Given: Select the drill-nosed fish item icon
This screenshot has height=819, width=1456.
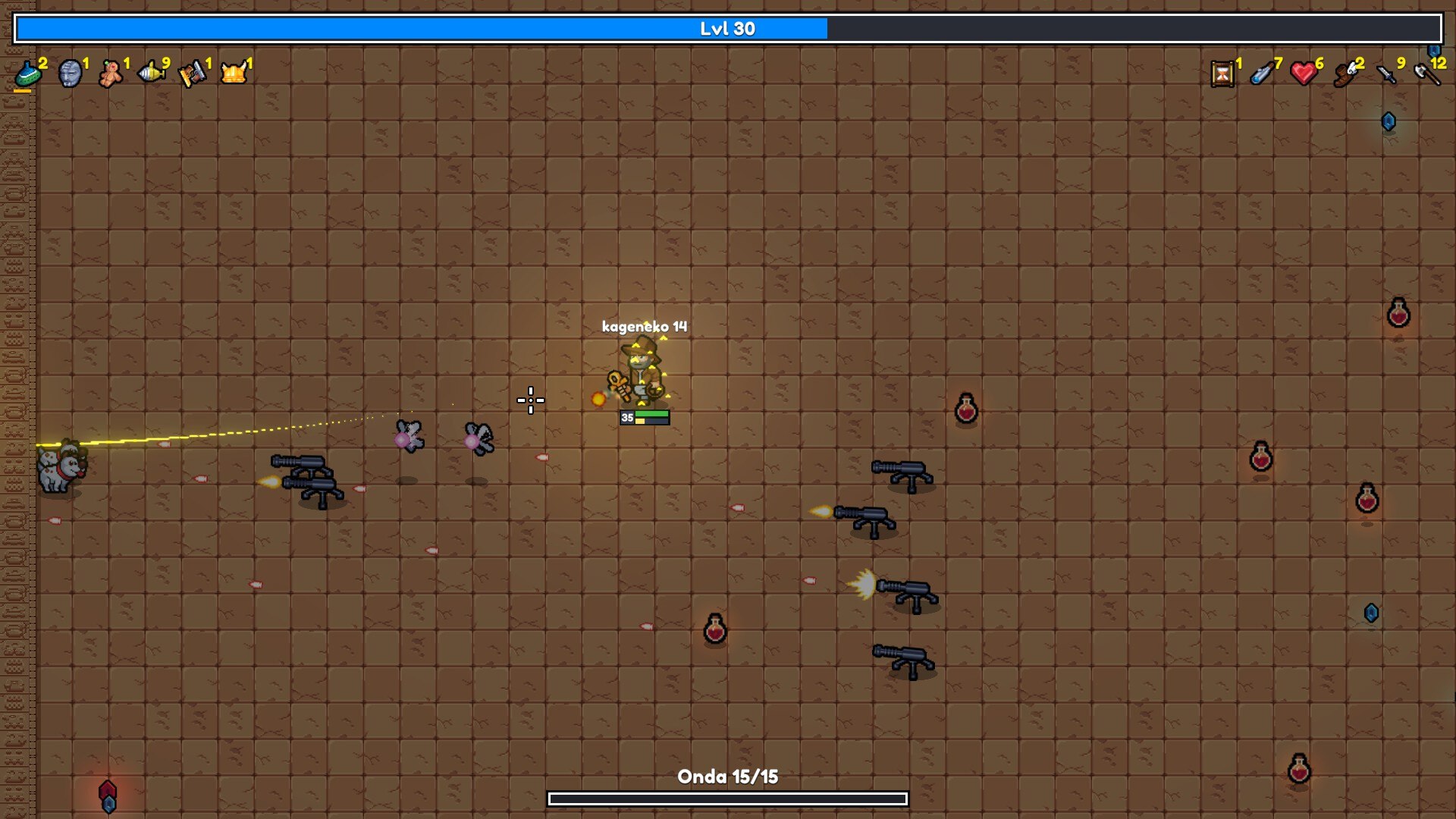Looking at the screenshot, I should [152, 73].
